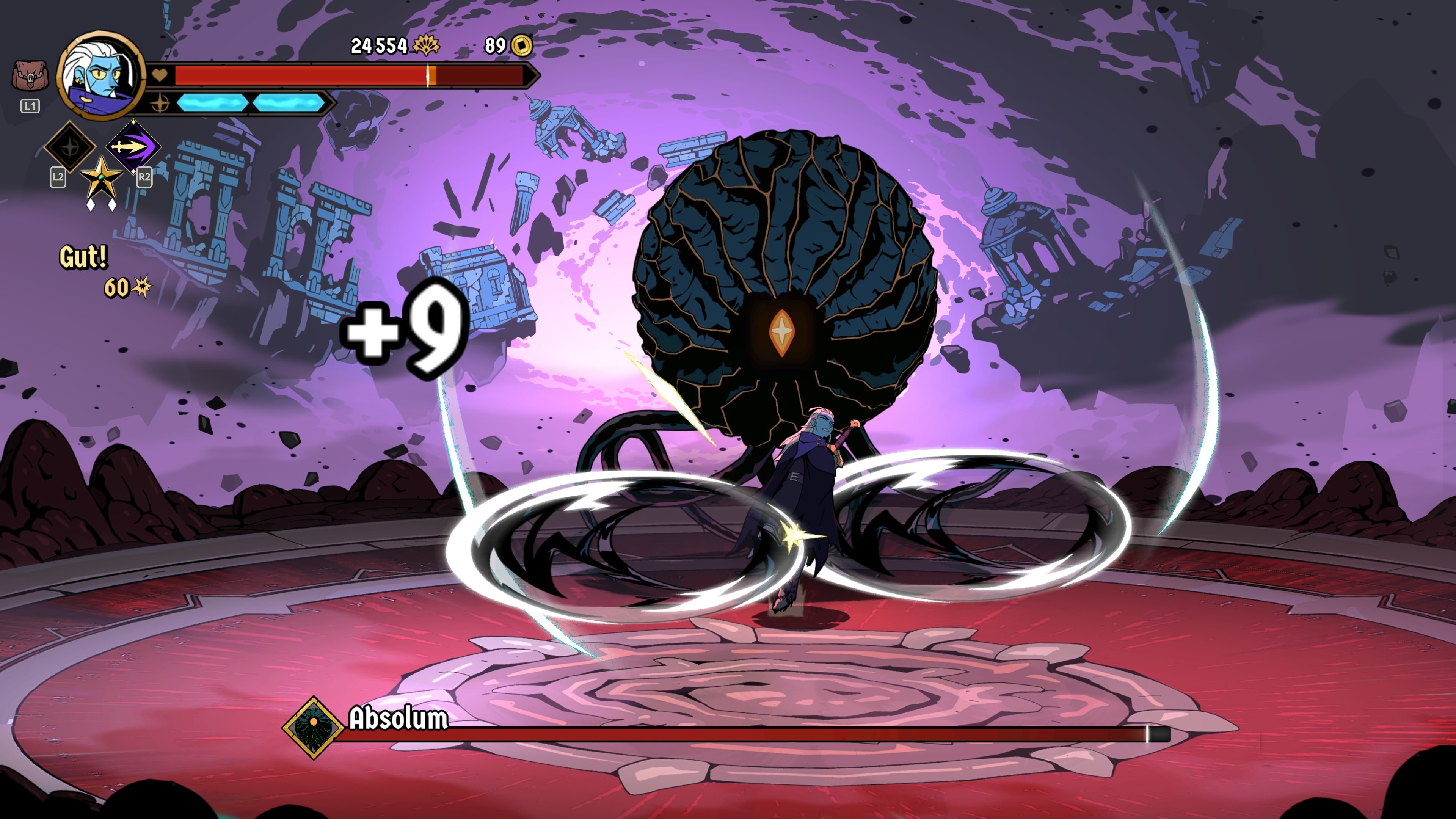Image resolution: width=1456 pixels, height=819 pixels.
Task: Activate the purple arrow dash ability
Action: click(133, 146)
